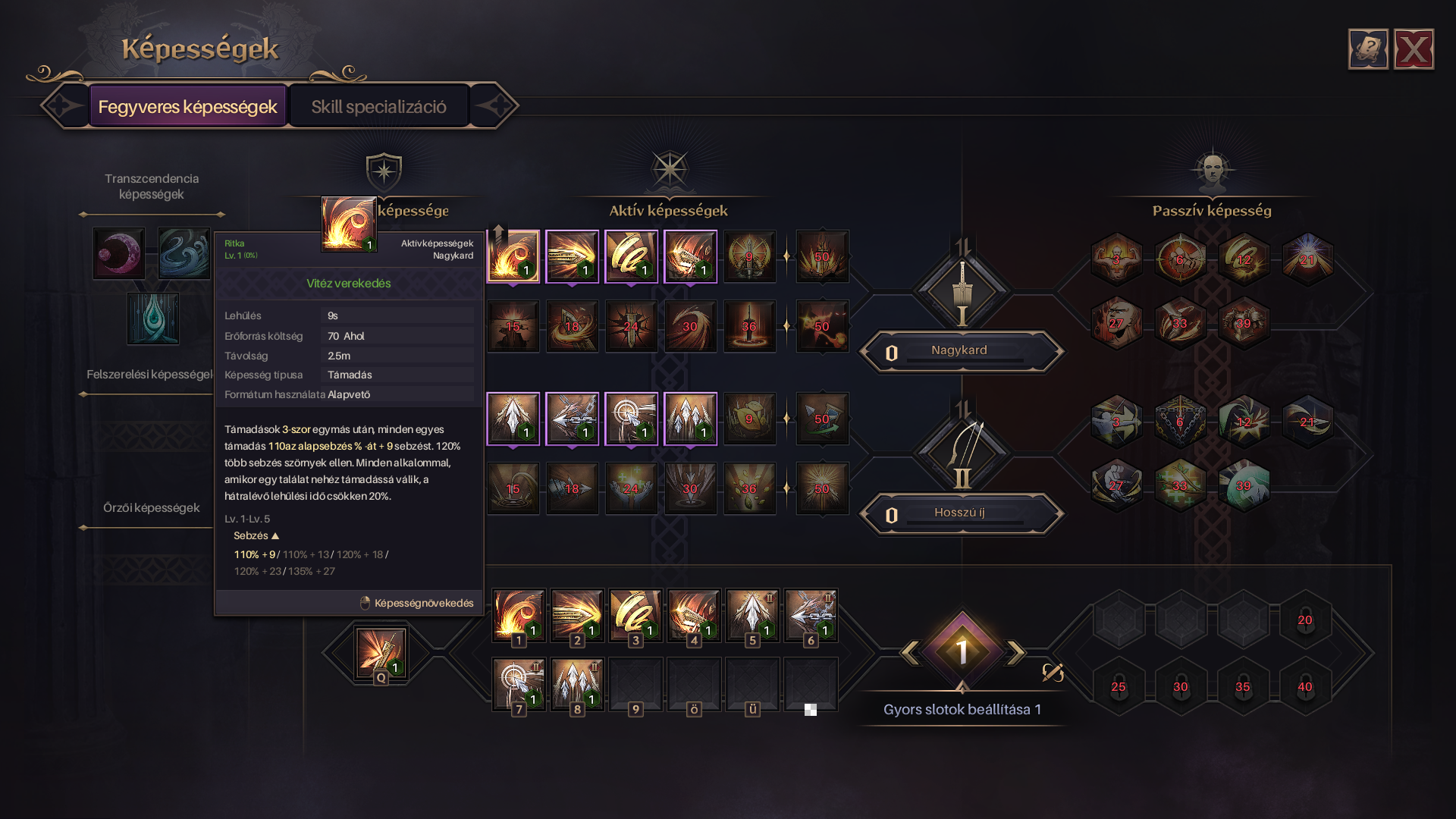Select the teal water drop transcendence skill
Viewport: 1456px width, 819px height.
(153, 318)
